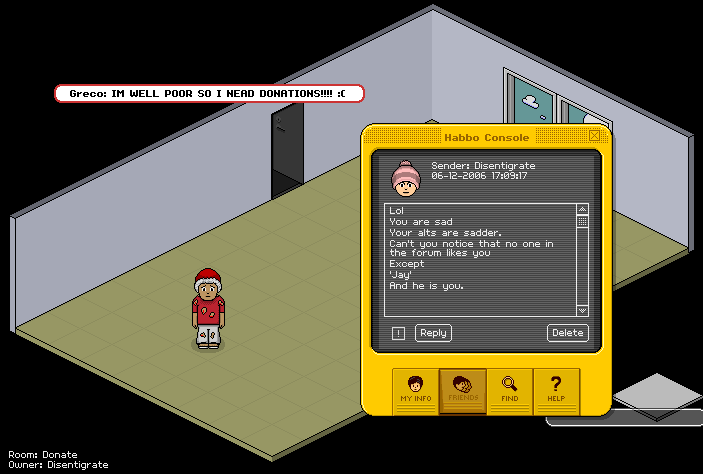This screenshot has height=474, width=703.
Task: Open the Find tab
Action: coord(510,388)
